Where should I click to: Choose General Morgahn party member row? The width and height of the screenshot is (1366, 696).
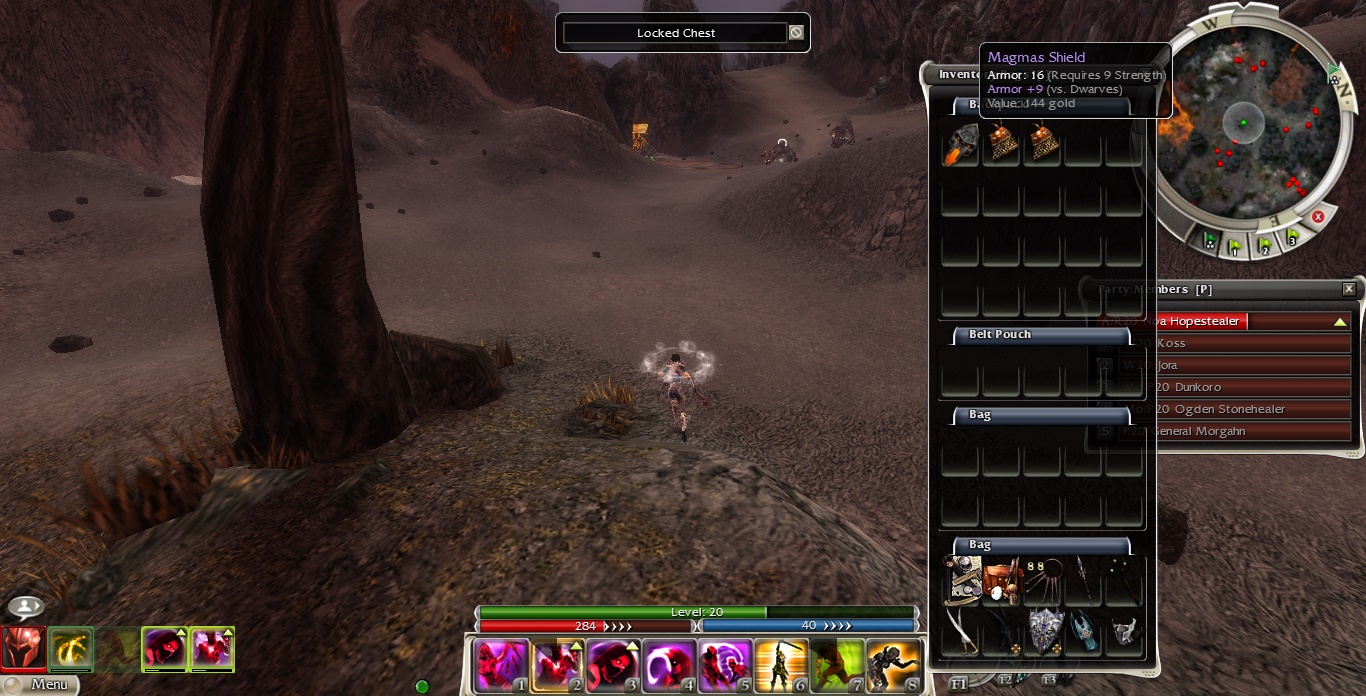(1250, 431)
